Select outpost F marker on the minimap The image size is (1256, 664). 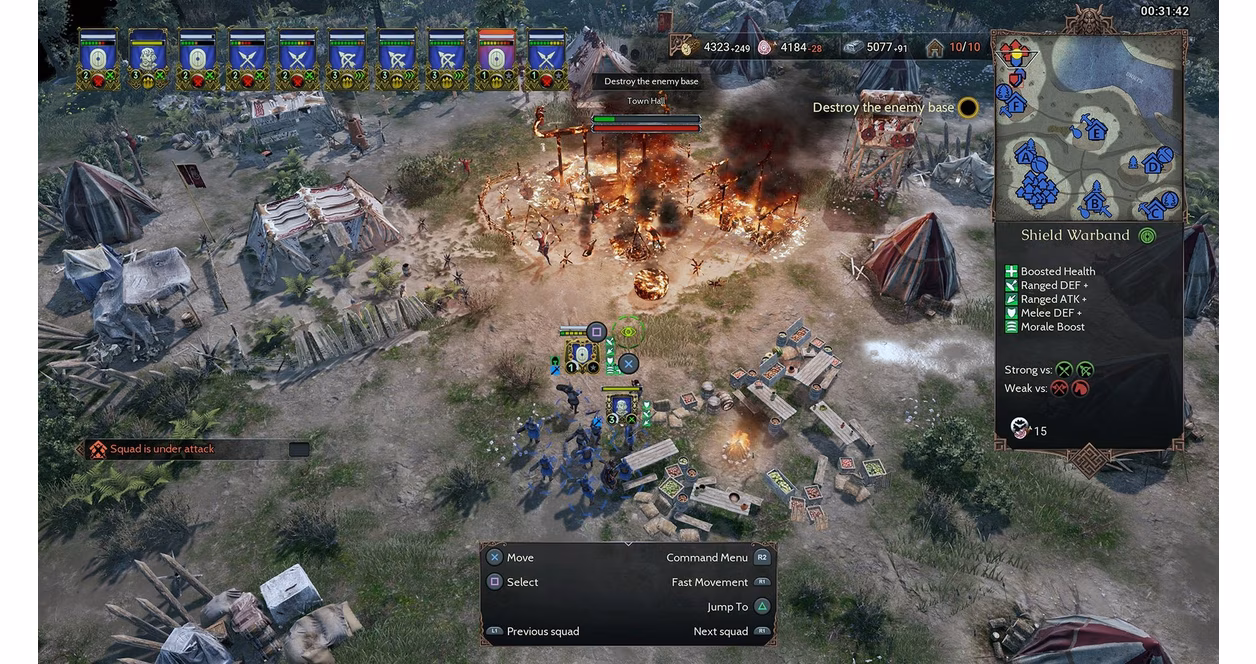pyautogui.click(x=1015, y=103)
